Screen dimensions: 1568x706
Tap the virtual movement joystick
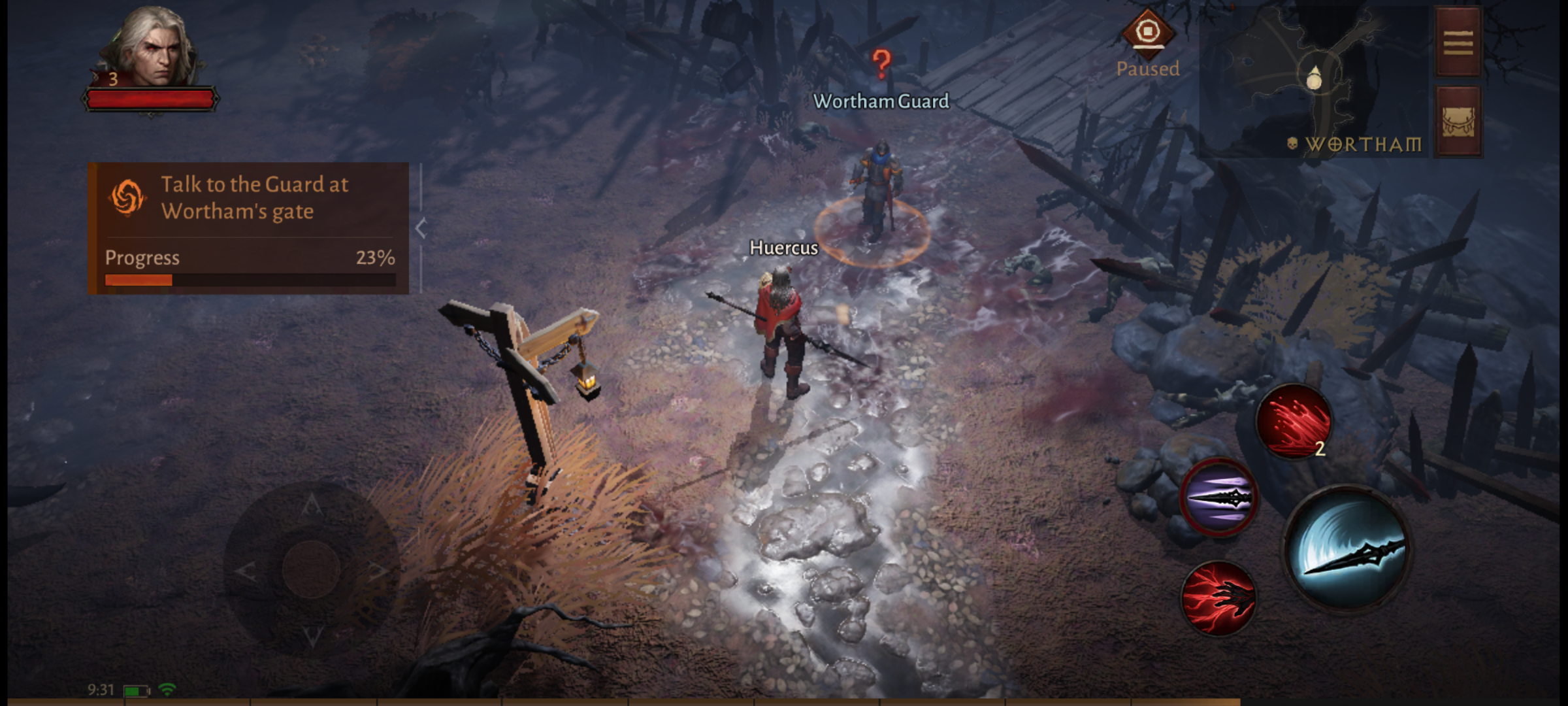pos(312,567)
